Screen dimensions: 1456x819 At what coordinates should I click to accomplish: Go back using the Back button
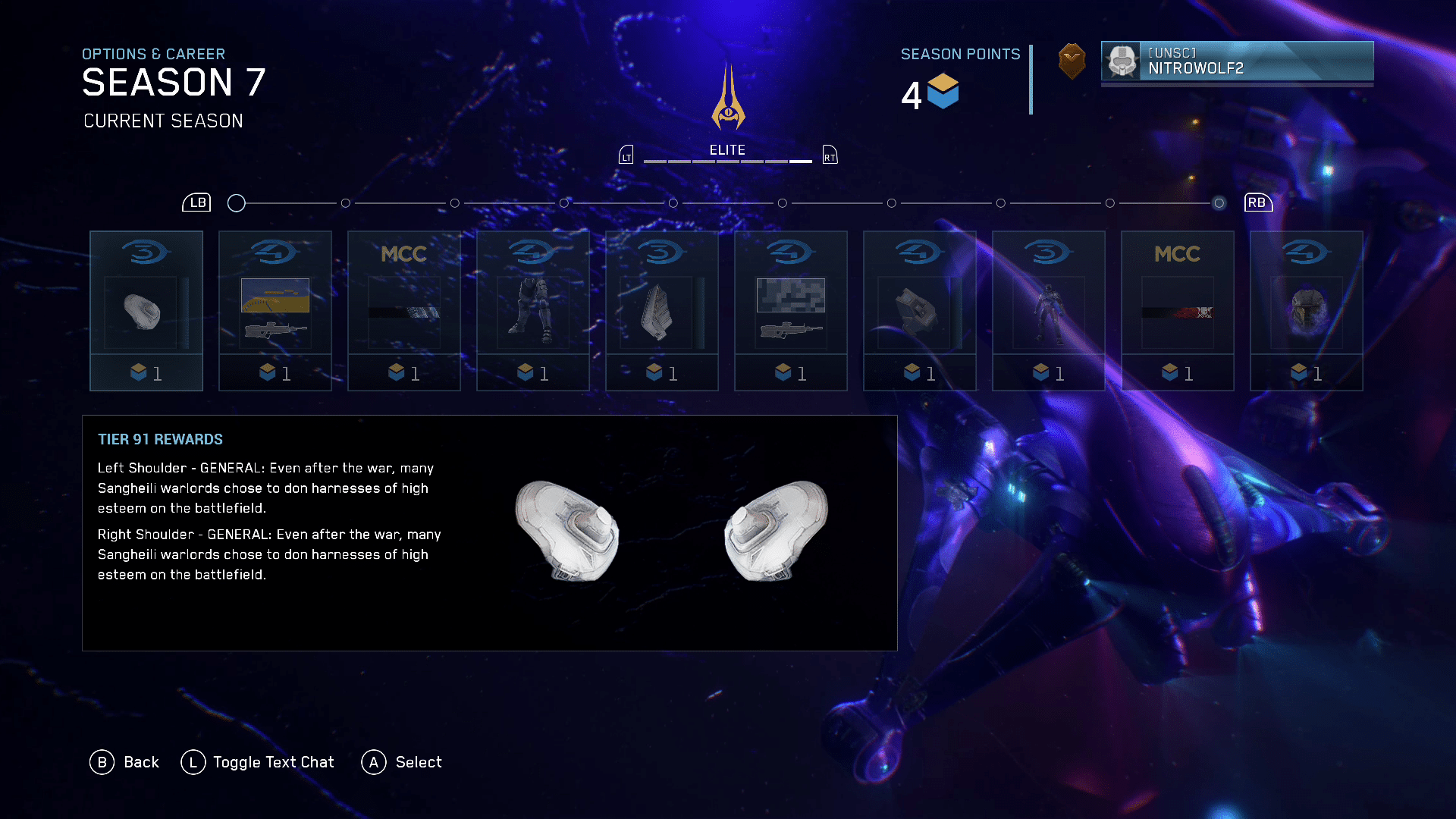click(124, 762)
